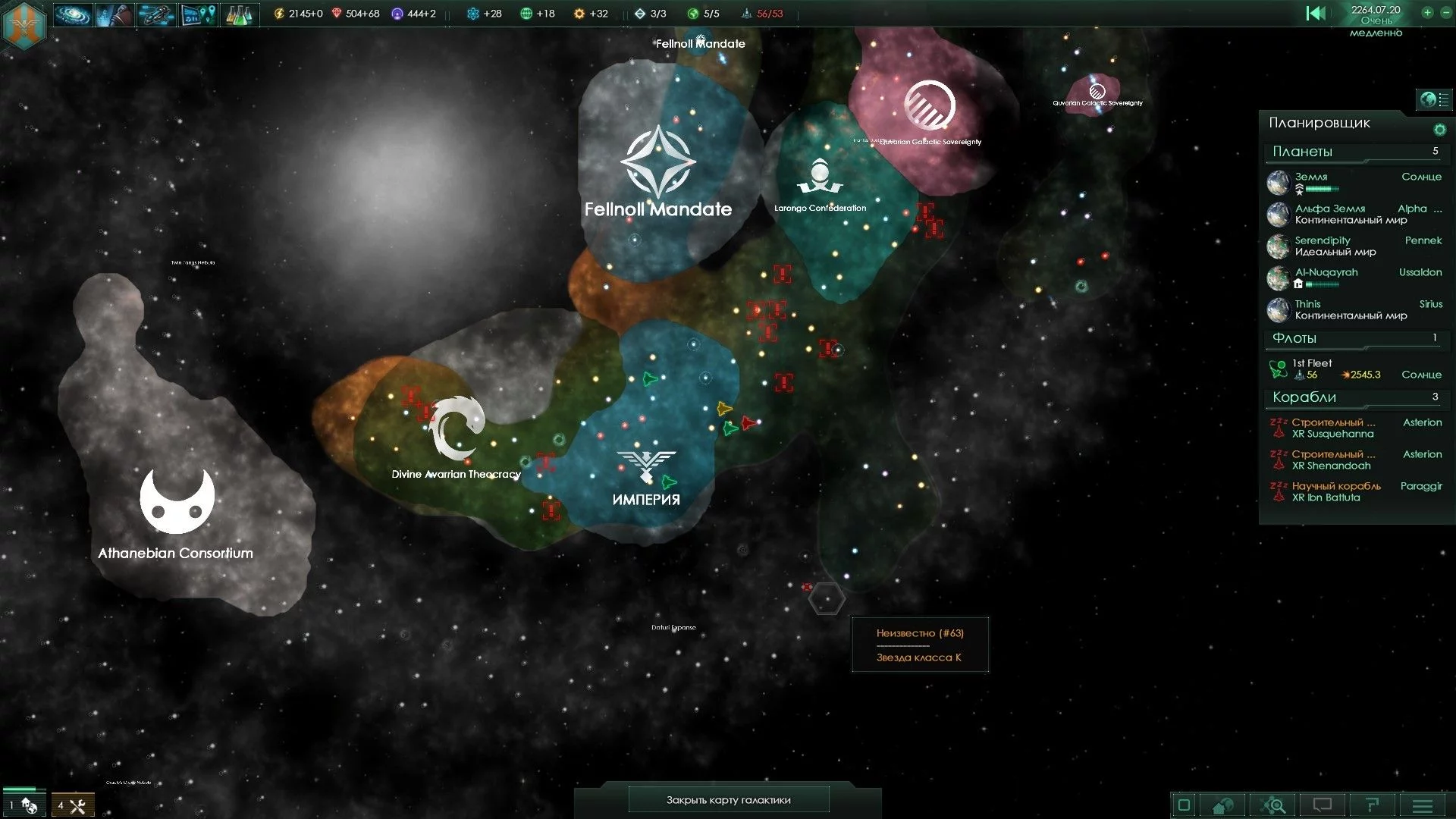1456x819 pixels.
Task: Open the main menu hamburger button
Action: click(x=1423, y=805)
